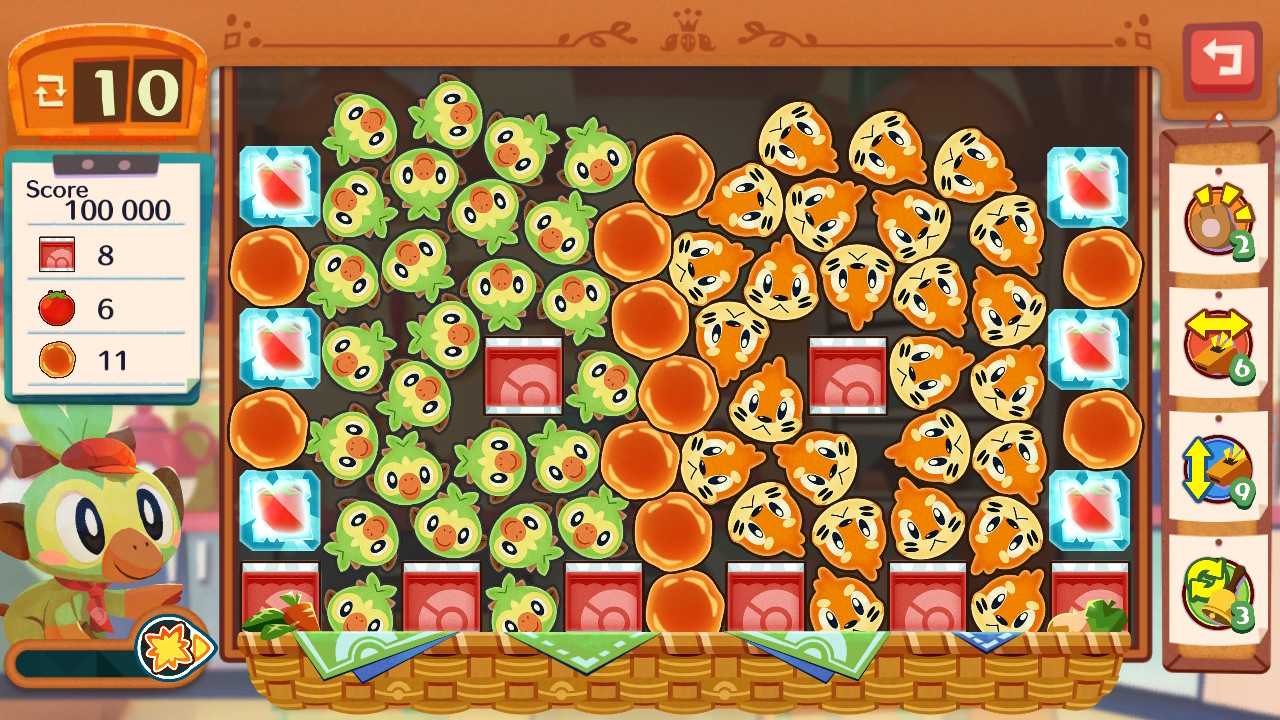
Task: Use the power-up with 2 remaining
Action: click(1216, 220)
